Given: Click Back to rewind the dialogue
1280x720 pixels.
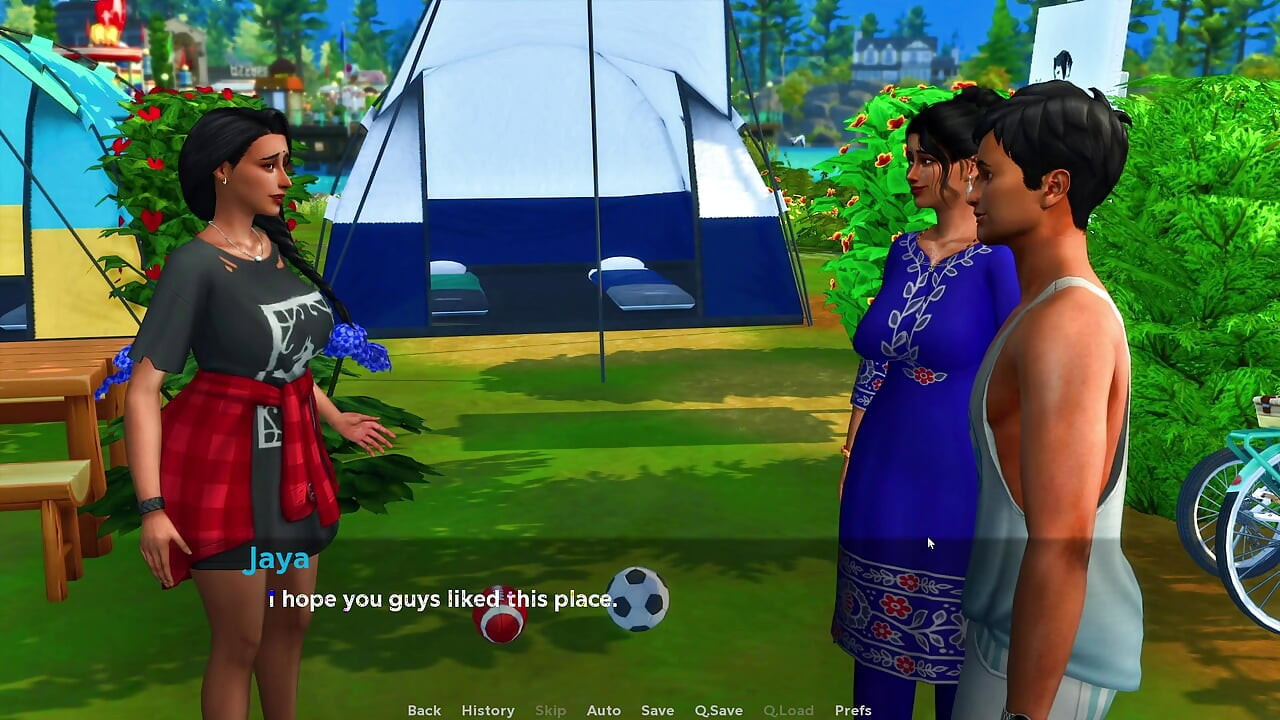Looking at the screenshot, I should (423, 710).
